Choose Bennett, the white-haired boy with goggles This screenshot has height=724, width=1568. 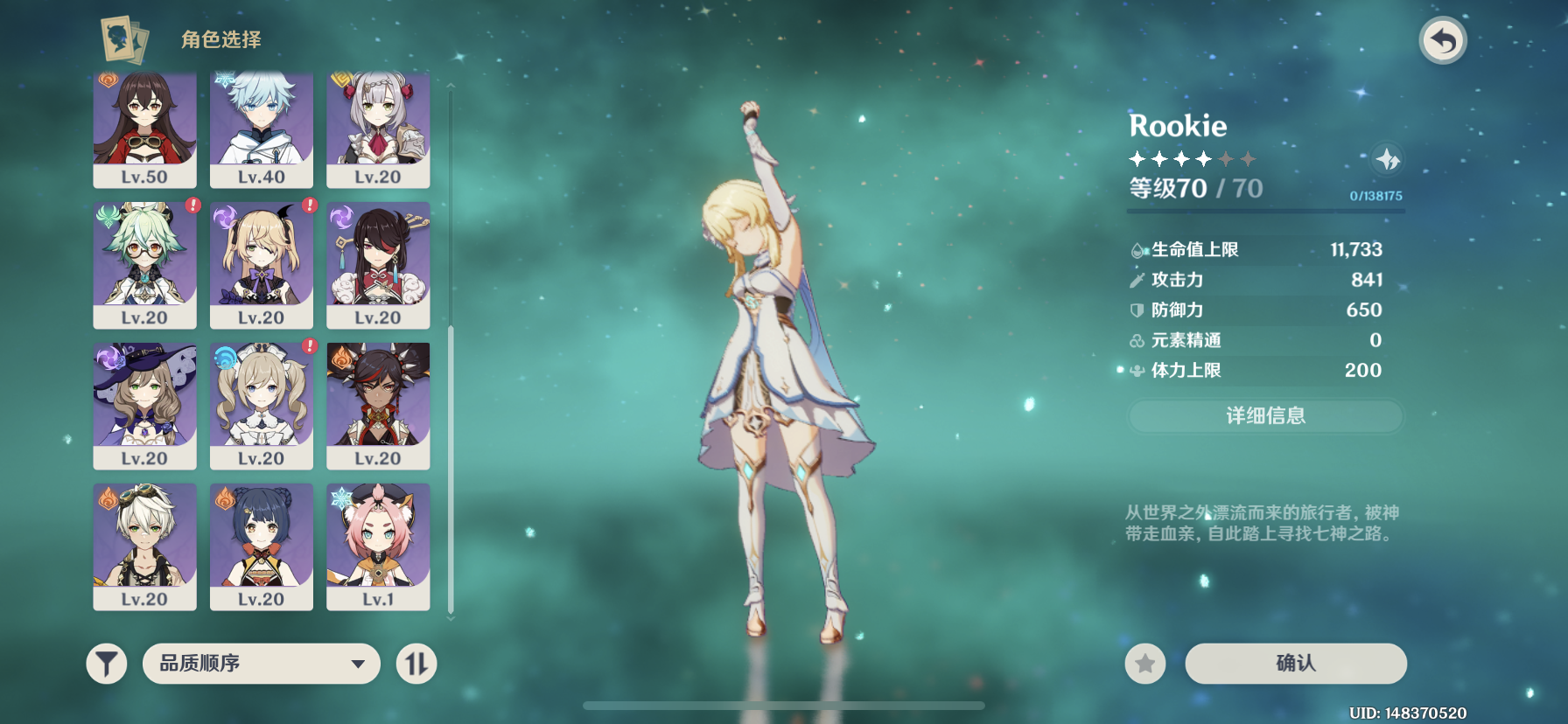coord(144,546)
